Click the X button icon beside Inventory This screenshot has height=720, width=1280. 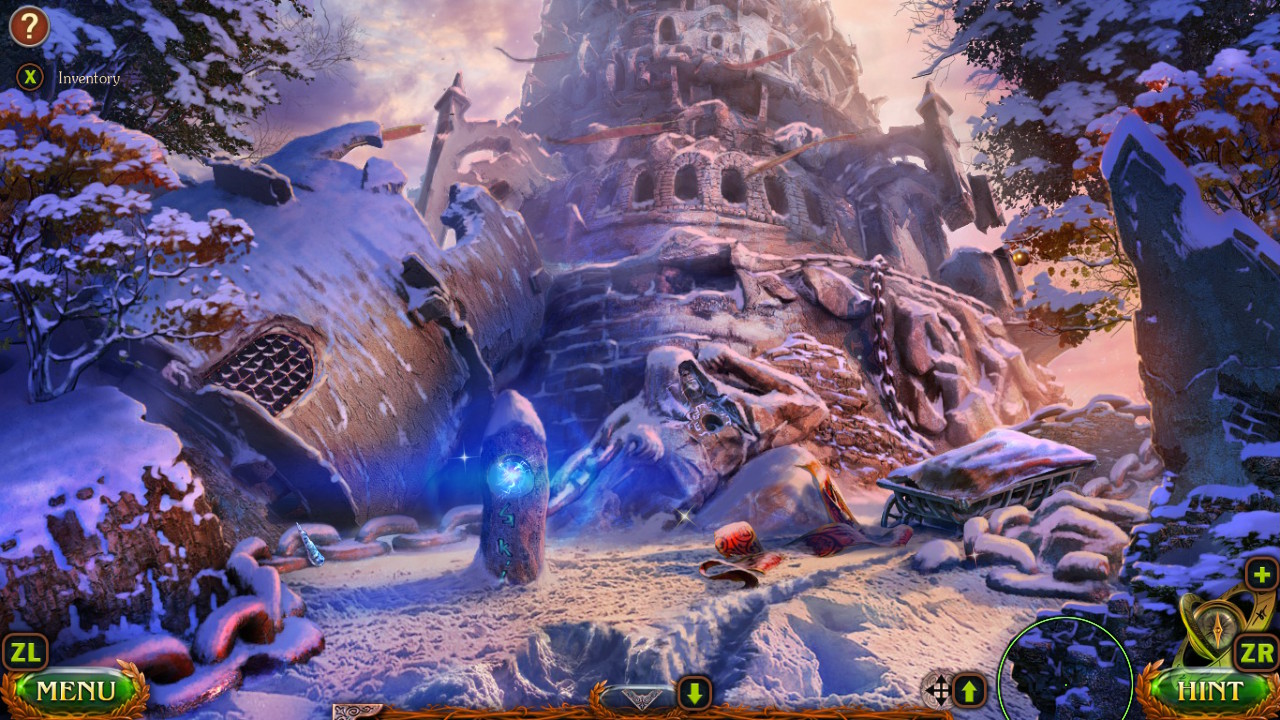(29, 77)
